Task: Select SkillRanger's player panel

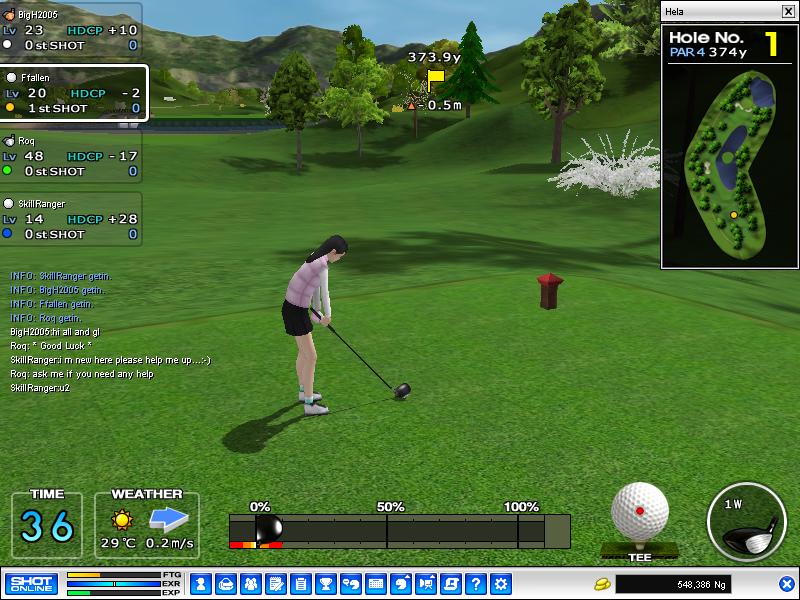Action: 70,219
